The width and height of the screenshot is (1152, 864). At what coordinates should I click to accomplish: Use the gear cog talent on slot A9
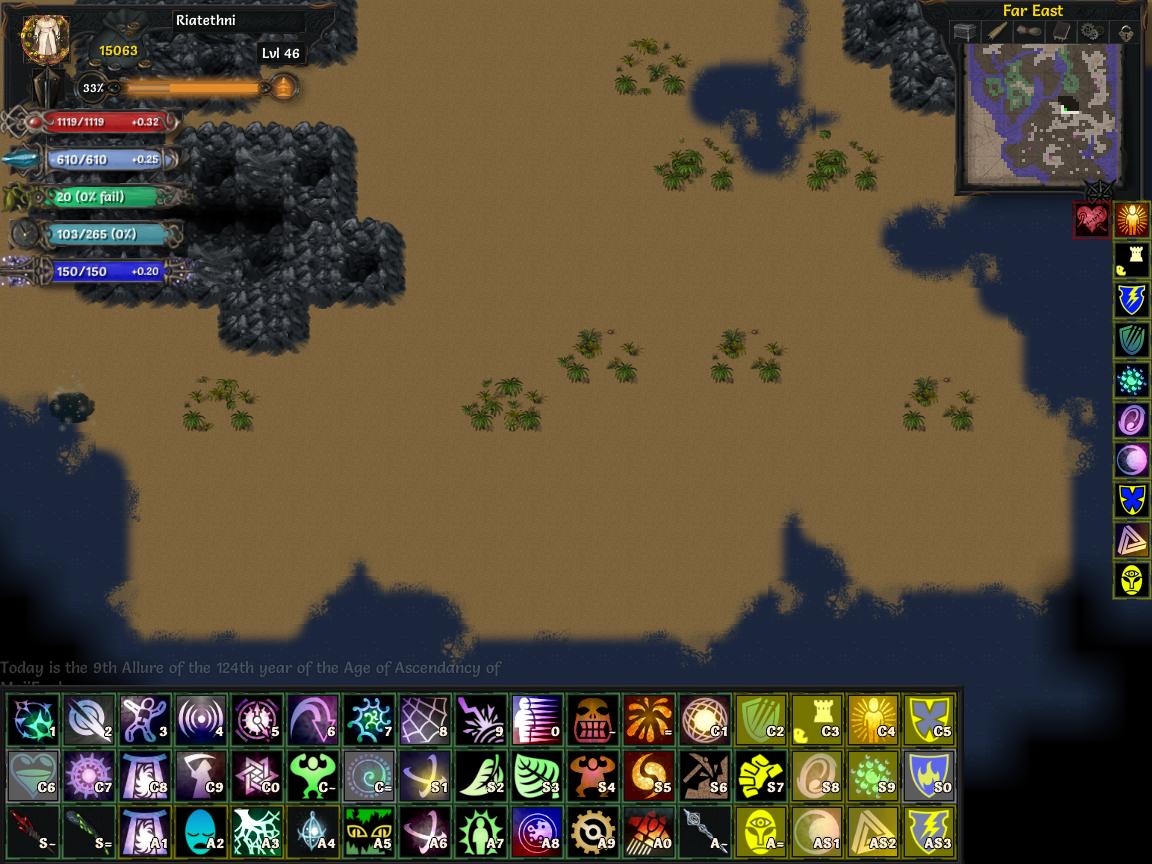(593, 831)
